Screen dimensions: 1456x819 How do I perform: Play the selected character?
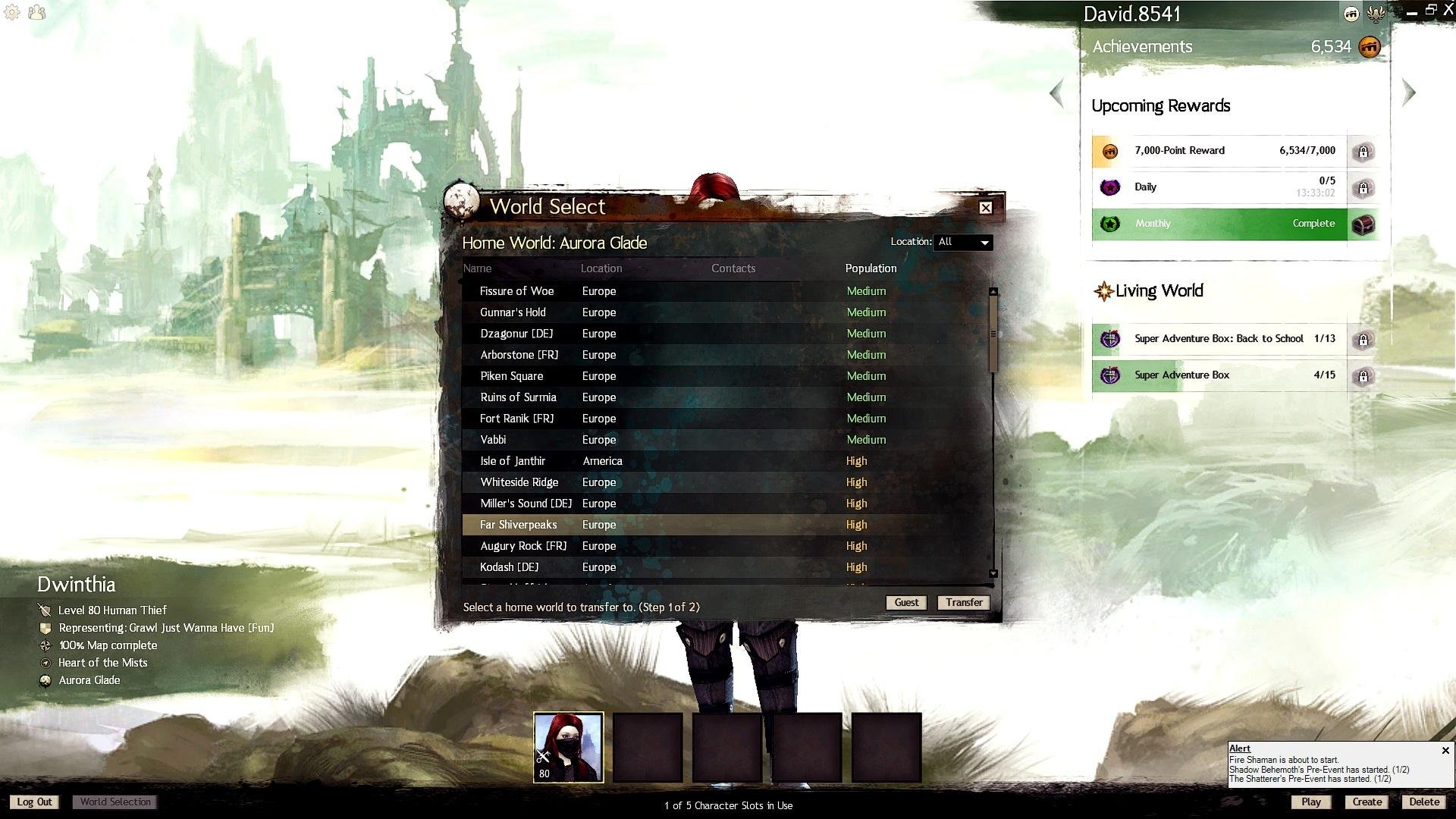(x=1310, y=802)
